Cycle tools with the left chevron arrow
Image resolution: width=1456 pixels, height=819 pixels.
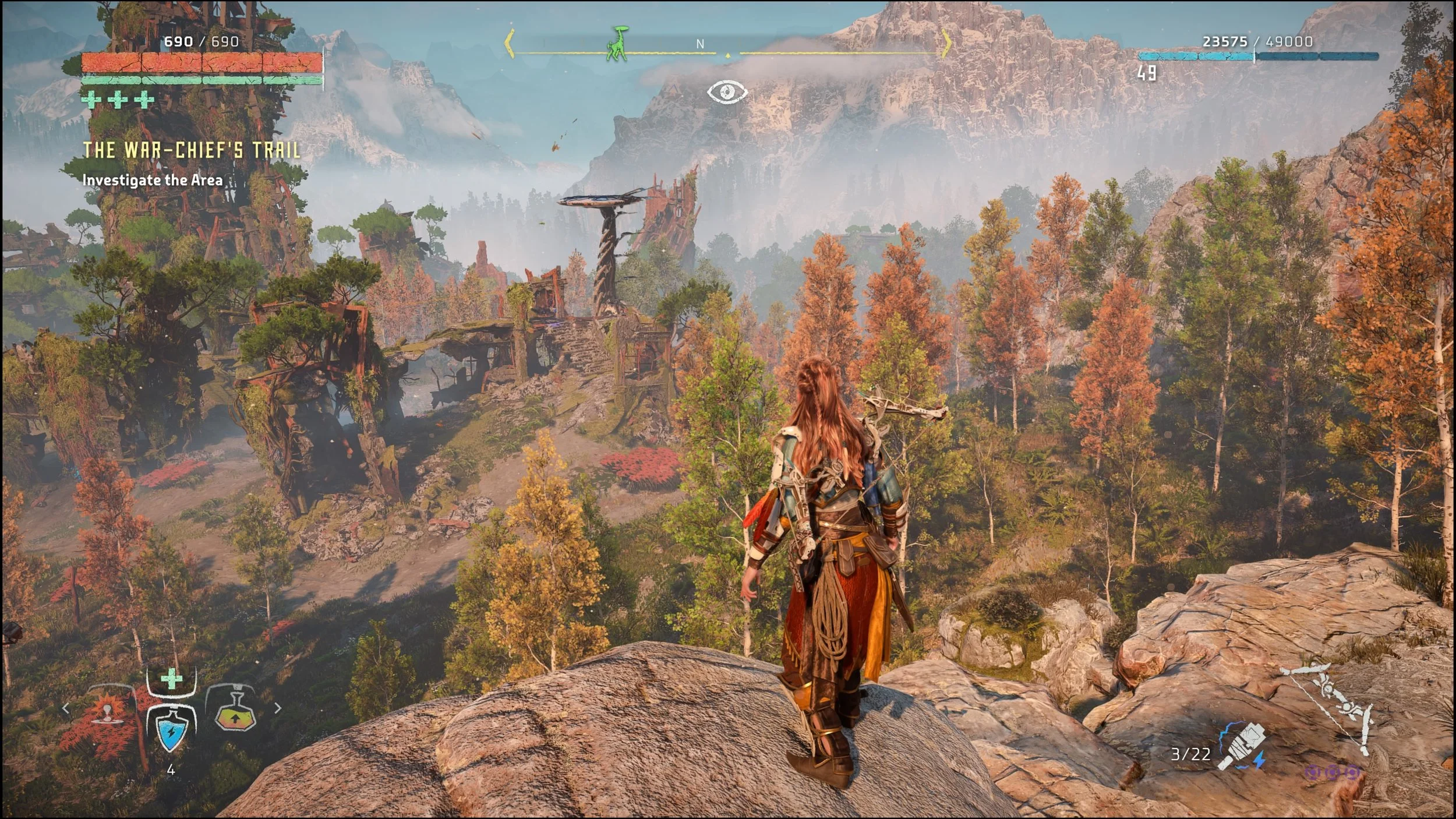point(66,709)
